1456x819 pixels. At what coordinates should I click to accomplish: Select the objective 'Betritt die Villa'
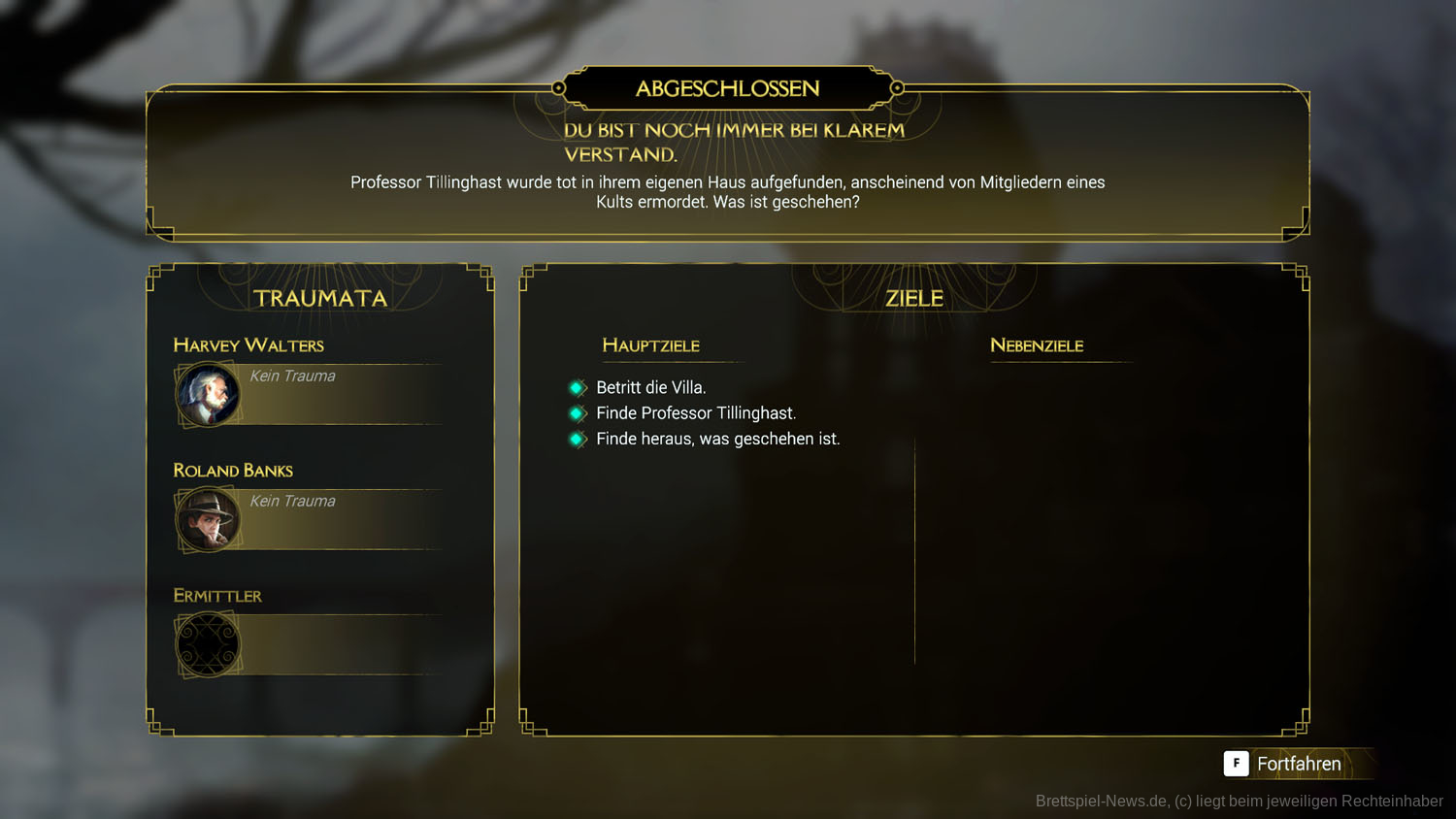(650, 387)
